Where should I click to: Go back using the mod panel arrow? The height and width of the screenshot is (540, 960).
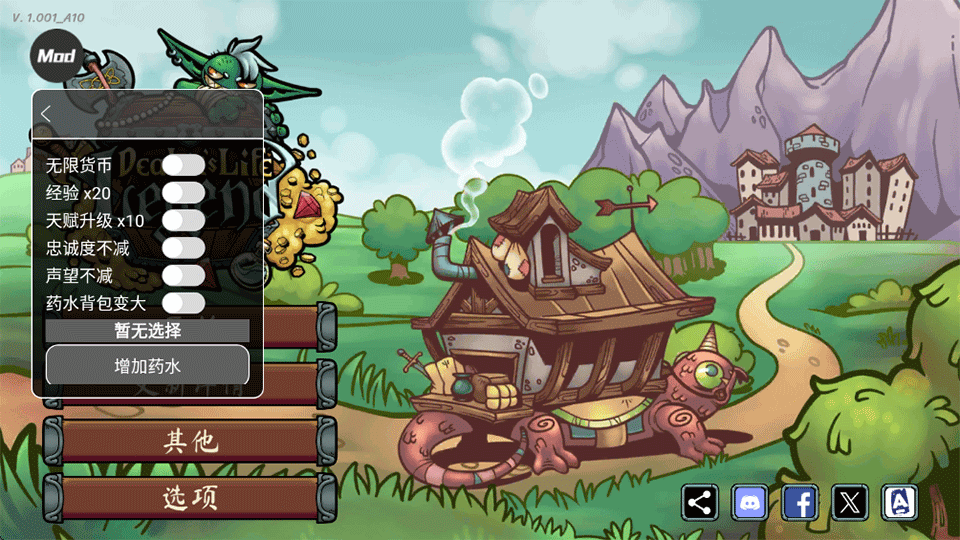tap(46, 114)
